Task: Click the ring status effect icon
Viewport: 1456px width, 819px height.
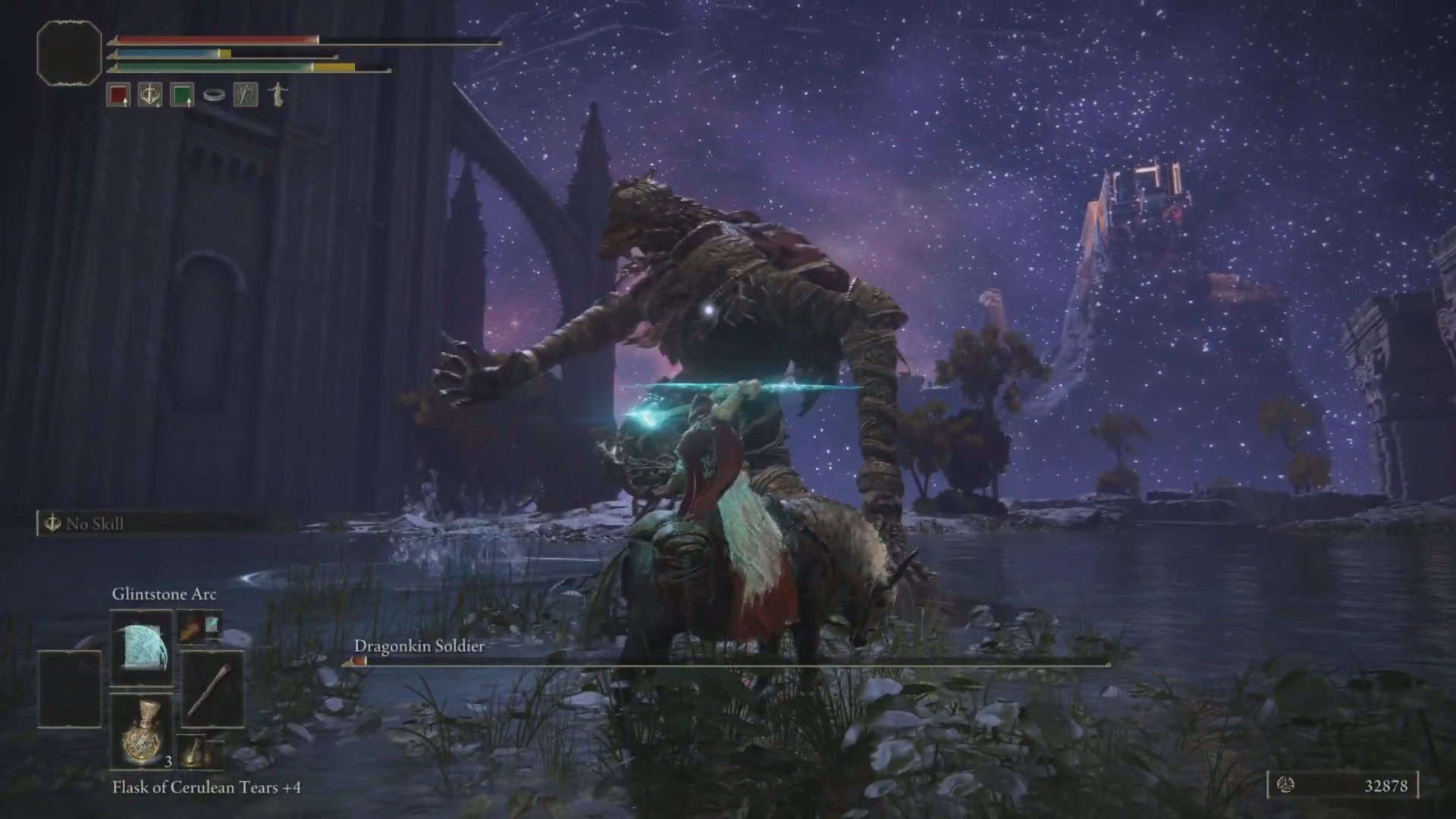Action: click(214, 96)
